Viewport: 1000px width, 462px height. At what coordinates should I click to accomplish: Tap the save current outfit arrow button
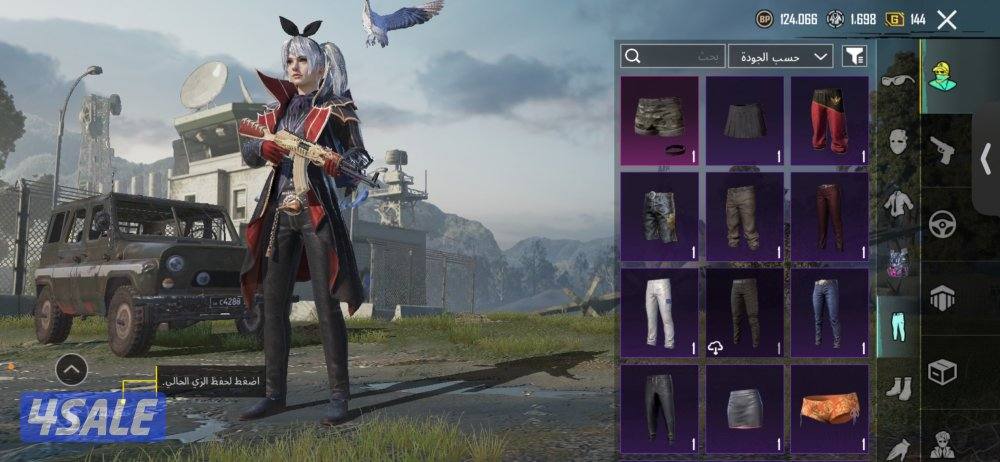[71, 370]
